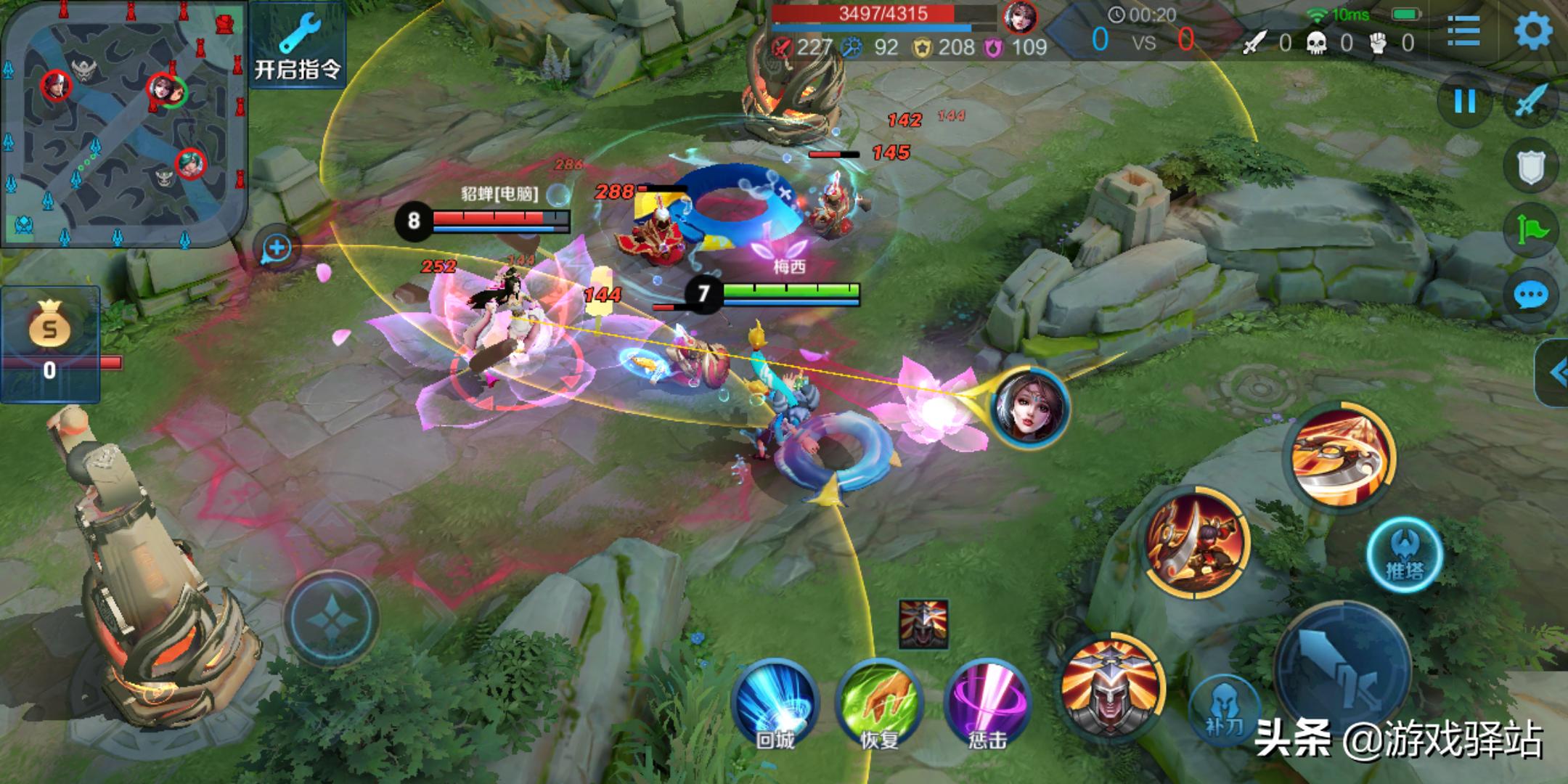Pause the match
1568x784 pixels.
pos(1465,101)
